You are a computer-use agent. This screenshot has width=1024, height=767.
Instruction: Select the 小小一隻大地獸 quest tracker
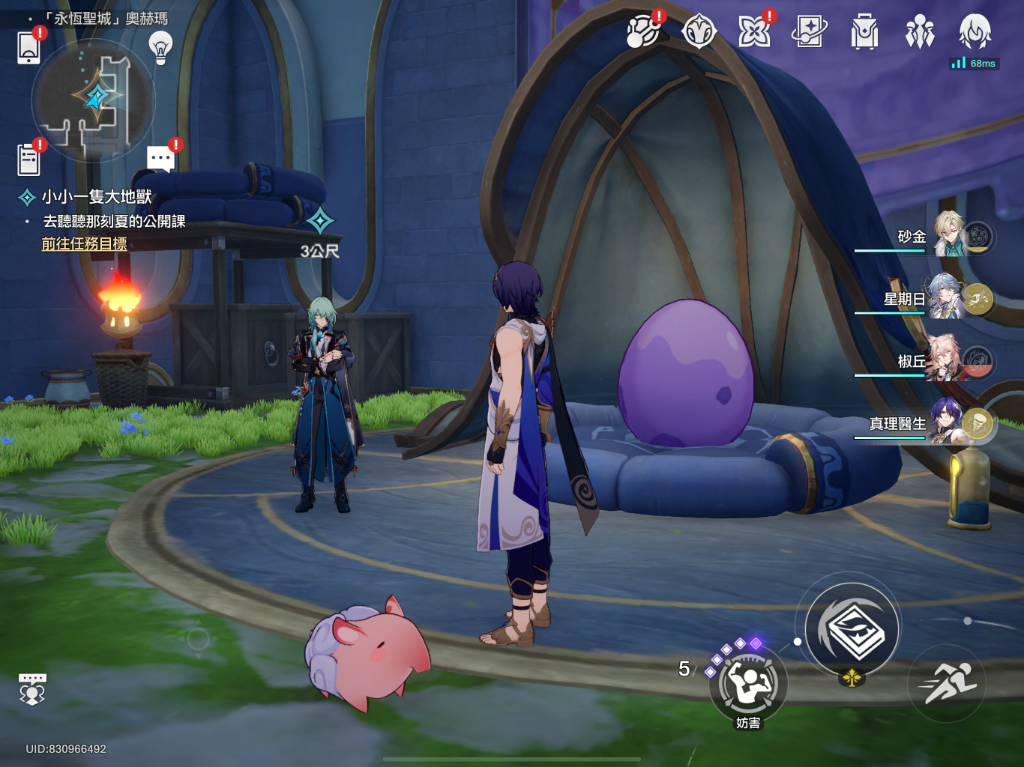pyautogui.click(x=96, y=197)
